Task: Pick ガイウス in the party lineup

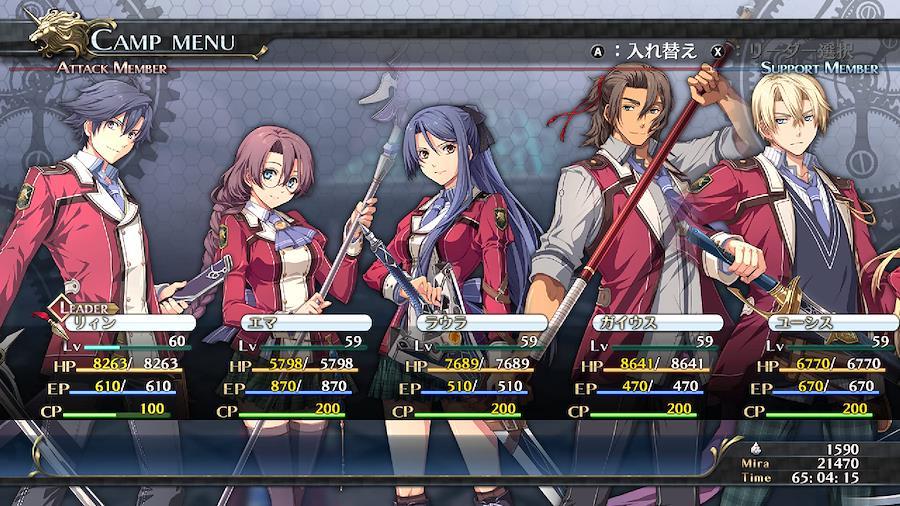Action: 655,323
